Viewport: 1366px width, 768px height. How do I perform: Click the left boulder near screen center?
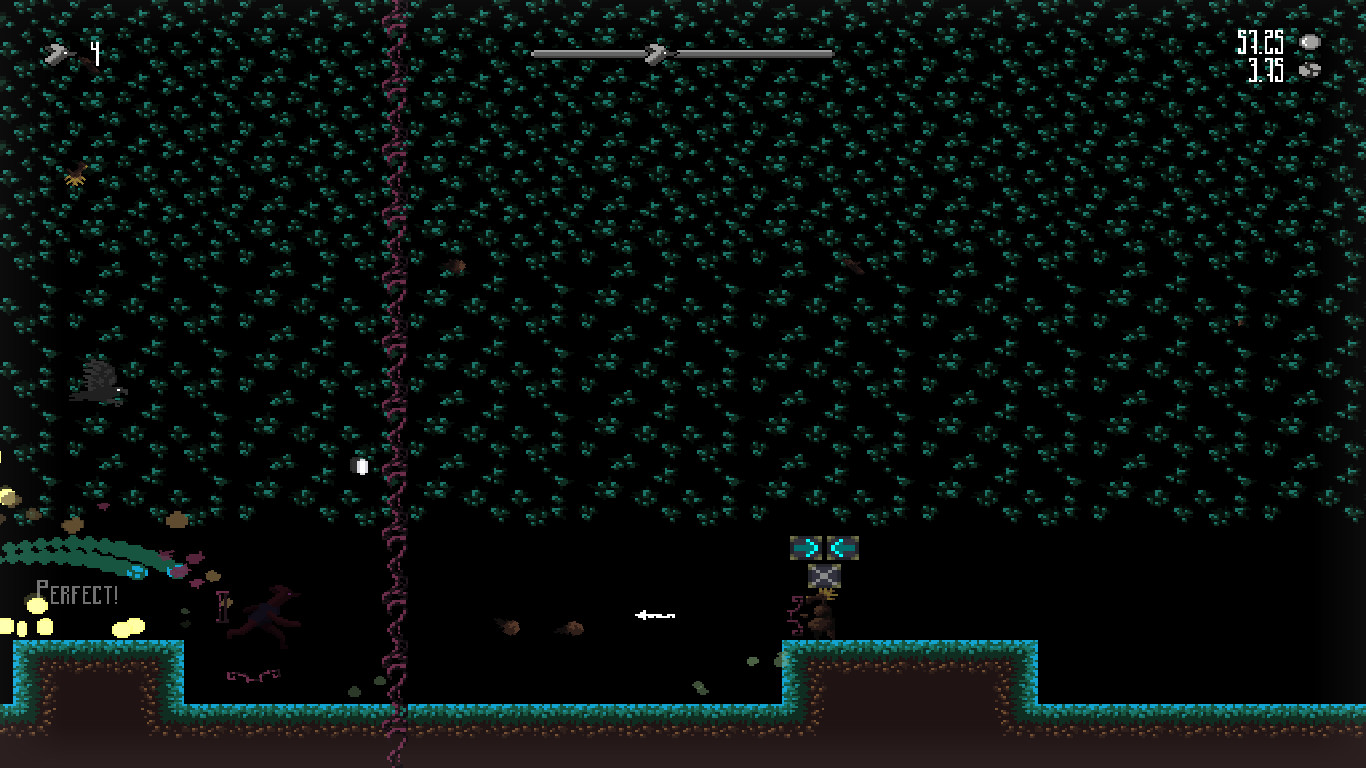[x=510, y=629]
